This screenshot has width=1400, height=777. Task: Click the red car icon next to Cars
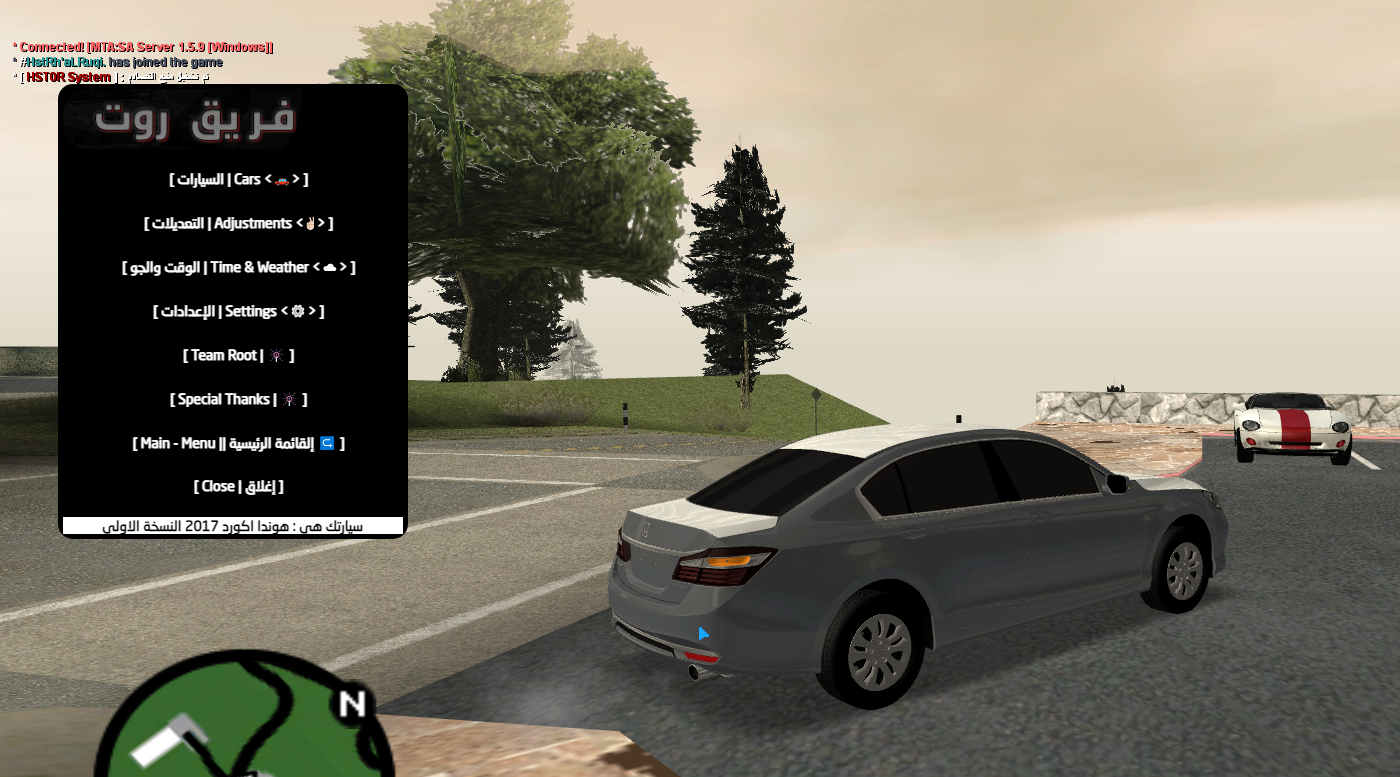(281, 179)
